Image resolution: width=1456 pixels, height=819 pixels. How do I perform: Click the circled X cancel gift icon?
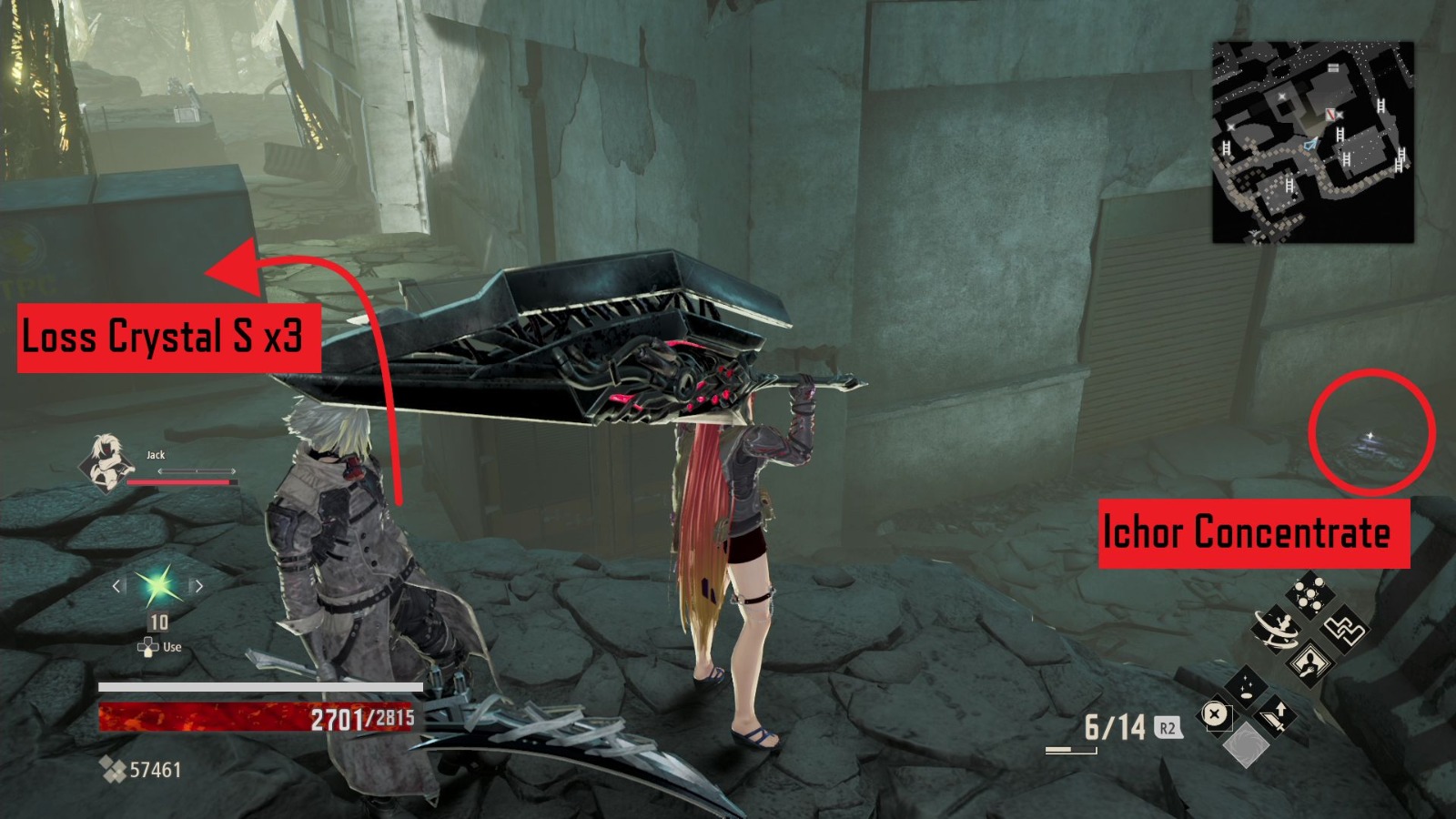pos(1216,714)
